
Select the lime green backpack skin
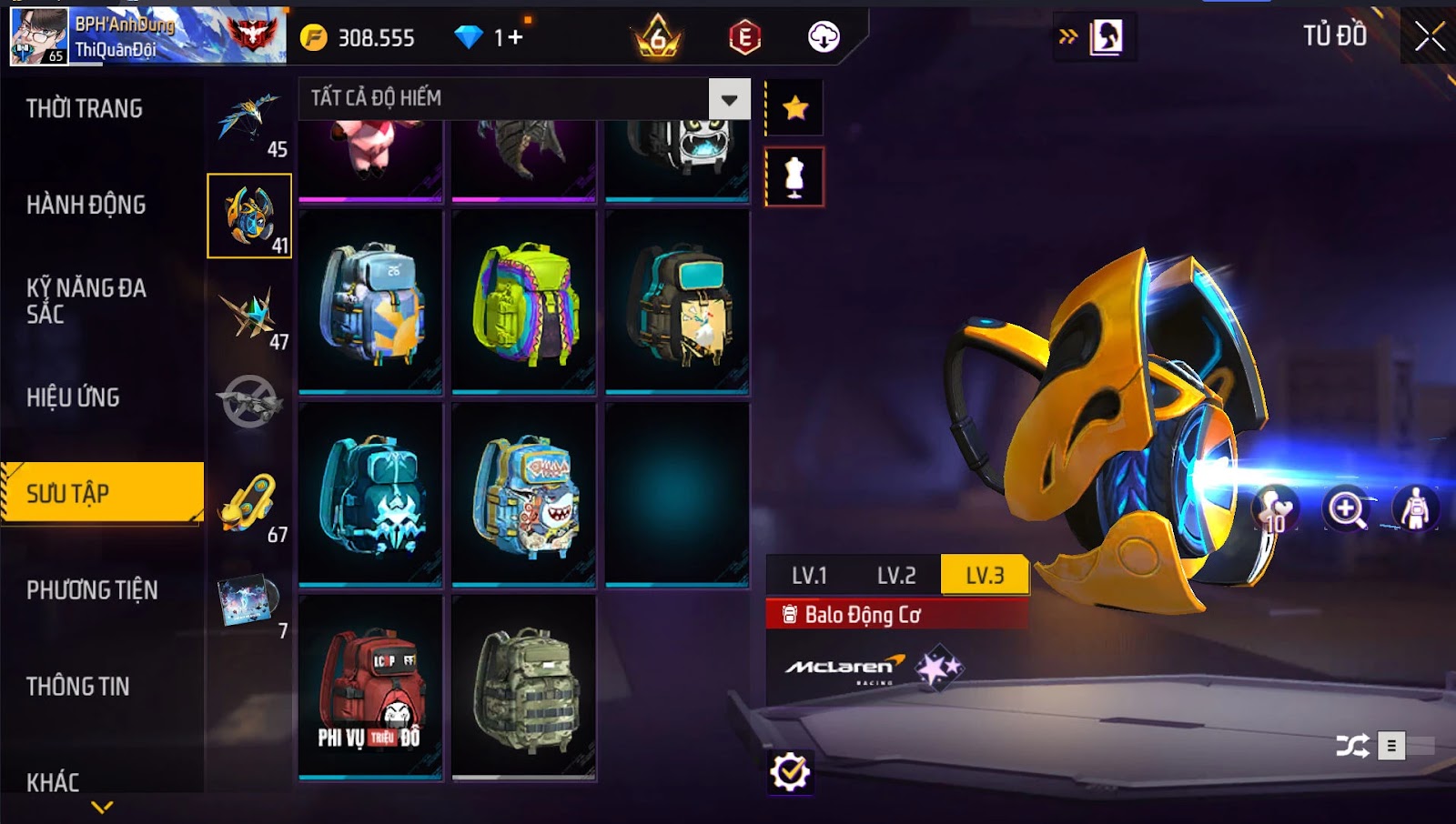524,302
